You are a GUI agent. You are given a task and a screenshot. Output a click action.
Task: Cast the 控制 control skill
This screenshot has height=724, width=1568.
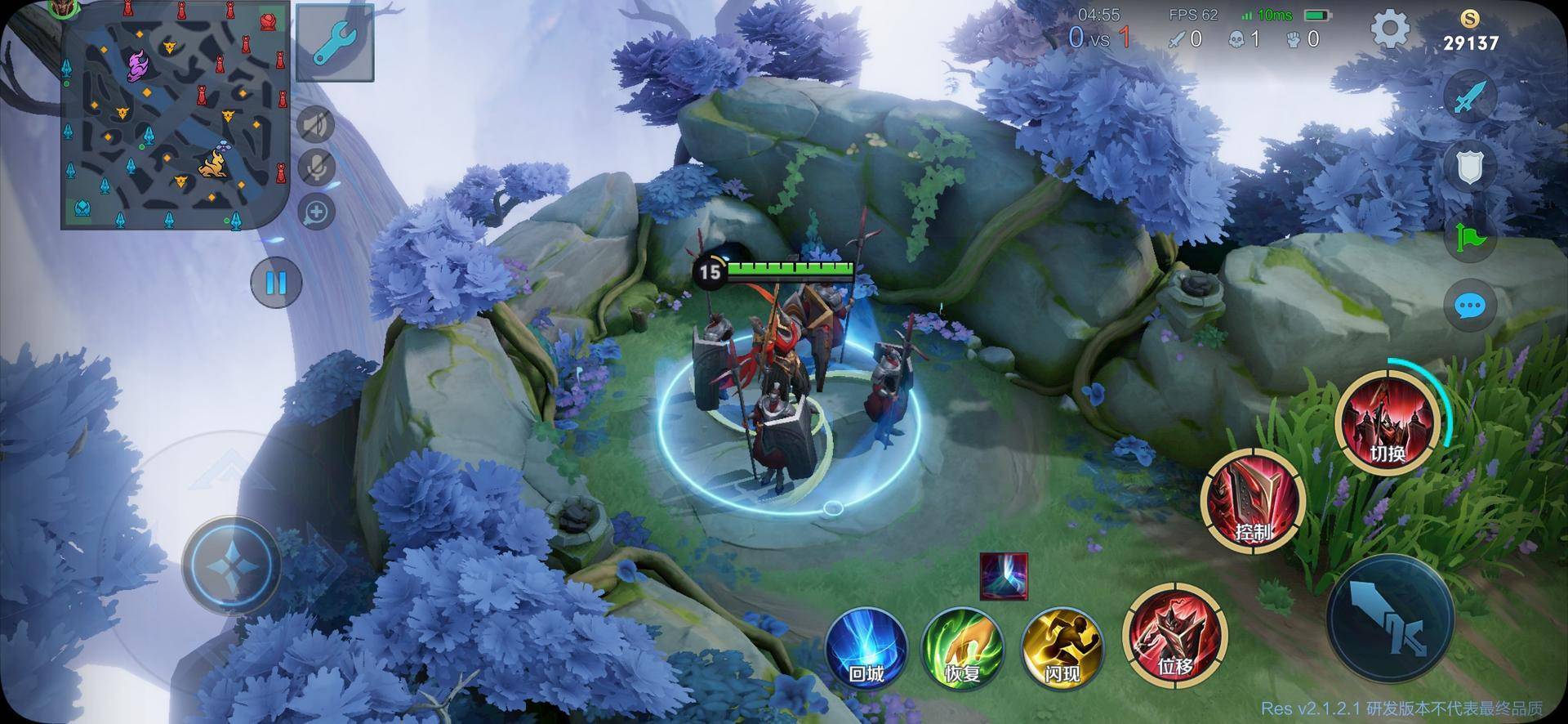[1252, 499]
